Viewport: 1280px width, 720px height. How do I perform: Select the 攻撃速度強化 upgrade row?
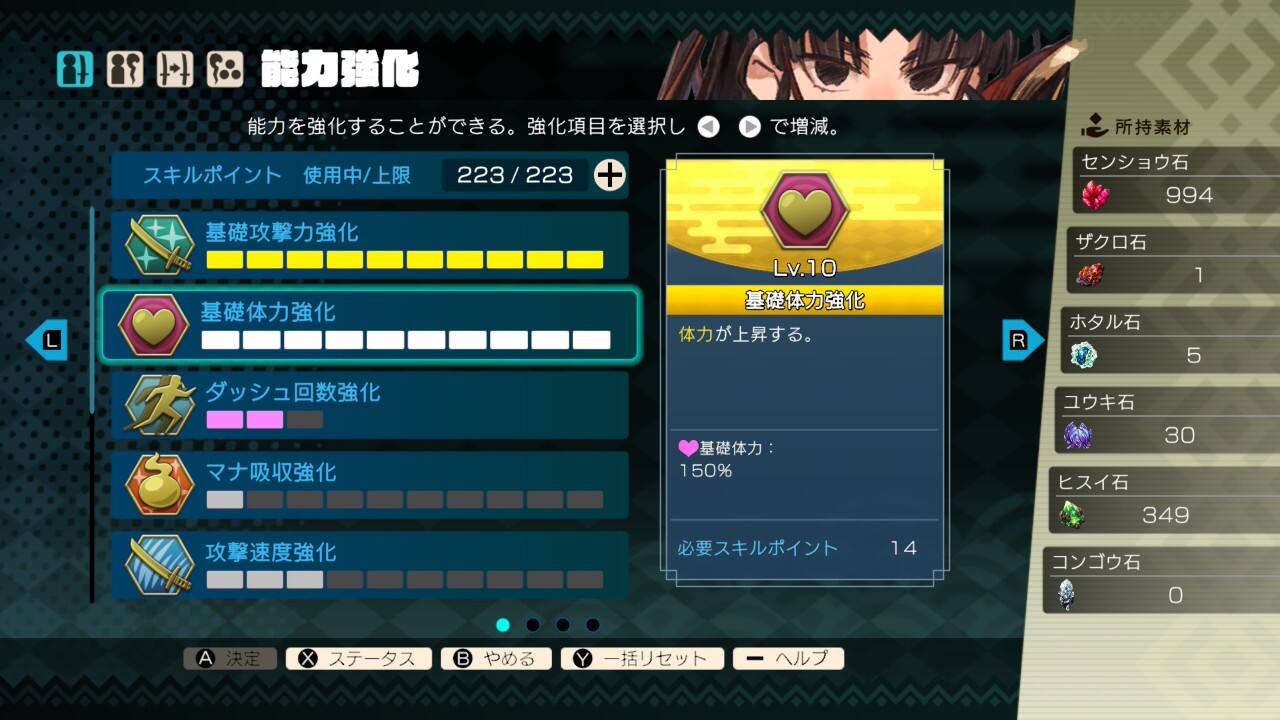(x=370, y=565)
